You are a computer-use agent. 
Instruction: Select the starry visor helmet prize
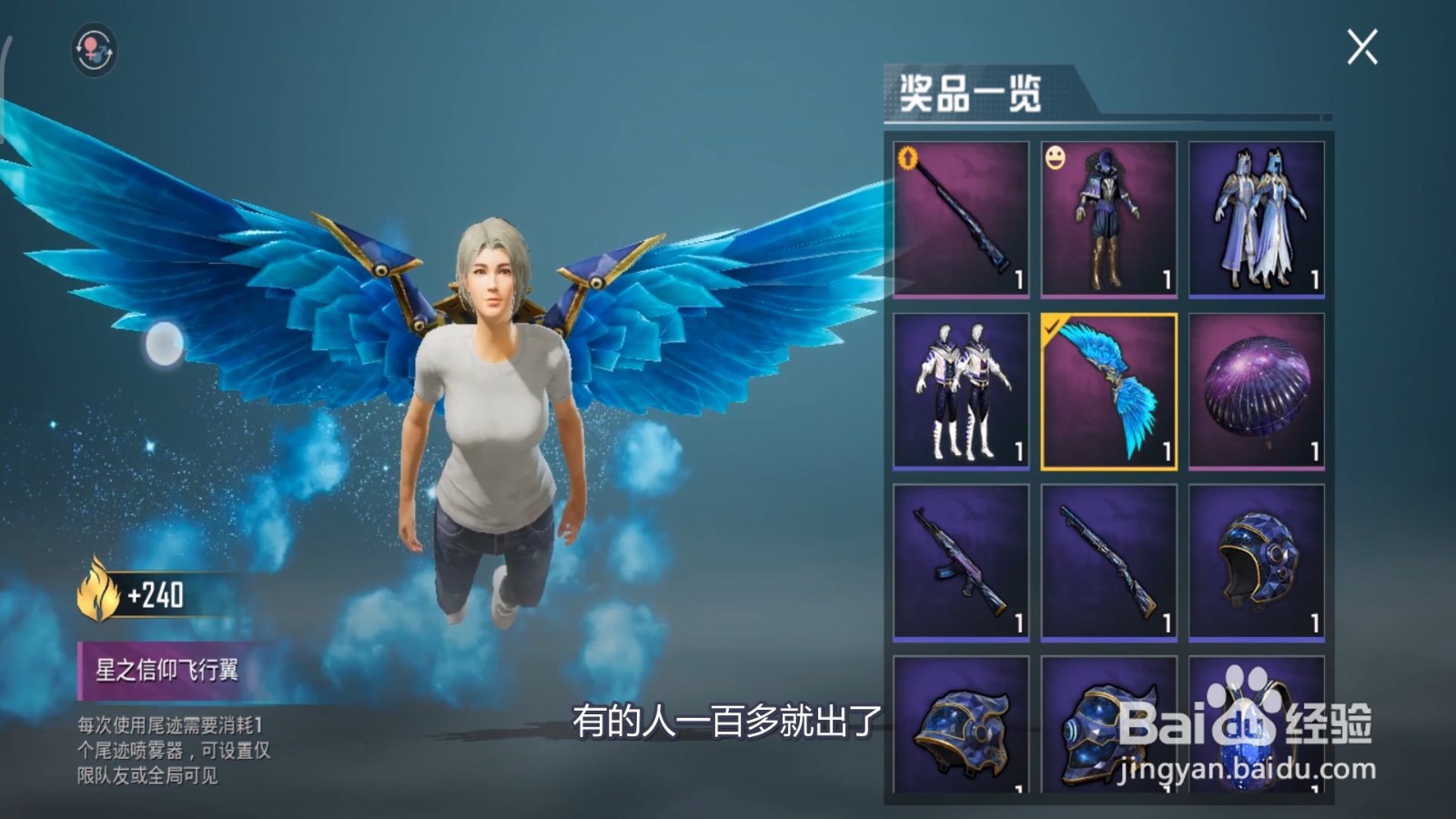click(x=1106, y=737)
